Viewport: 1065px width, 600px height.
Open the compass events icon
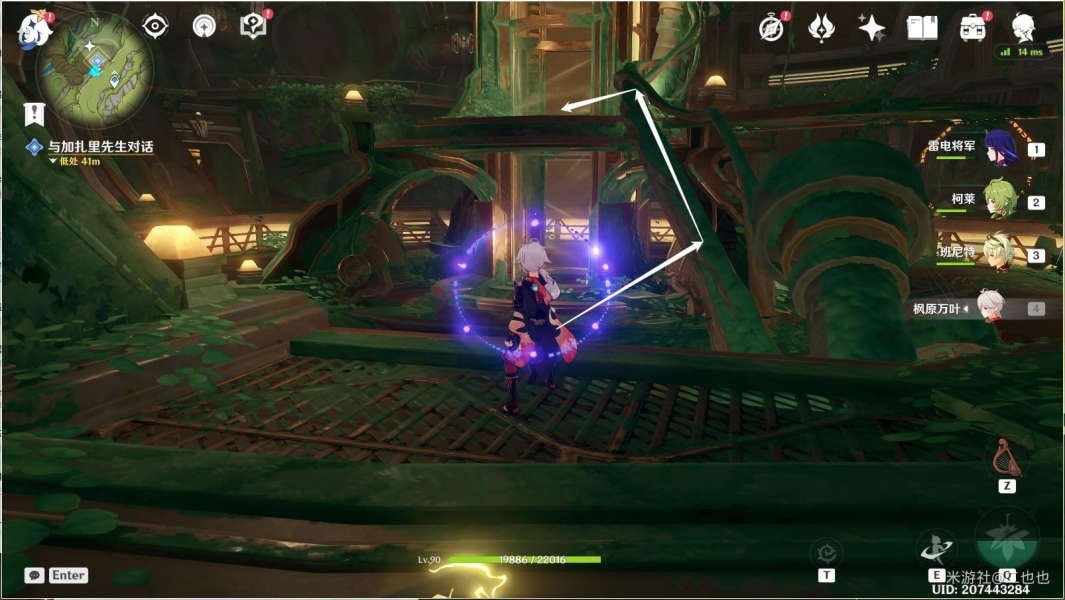point(771,28)
